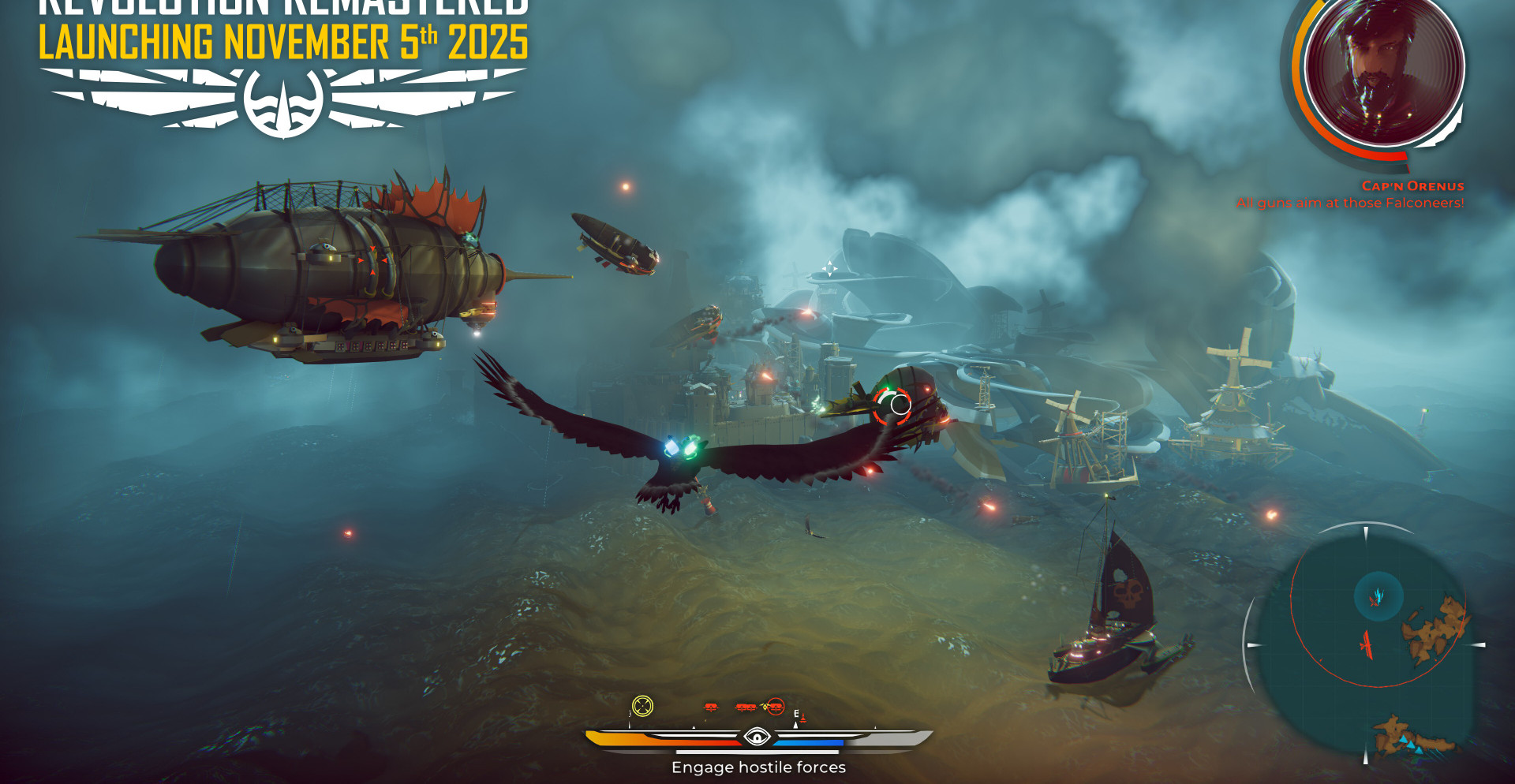The image size is (1515, 784).
Task: Click Cap'n Orenus's portrait
Action: 1384,69
